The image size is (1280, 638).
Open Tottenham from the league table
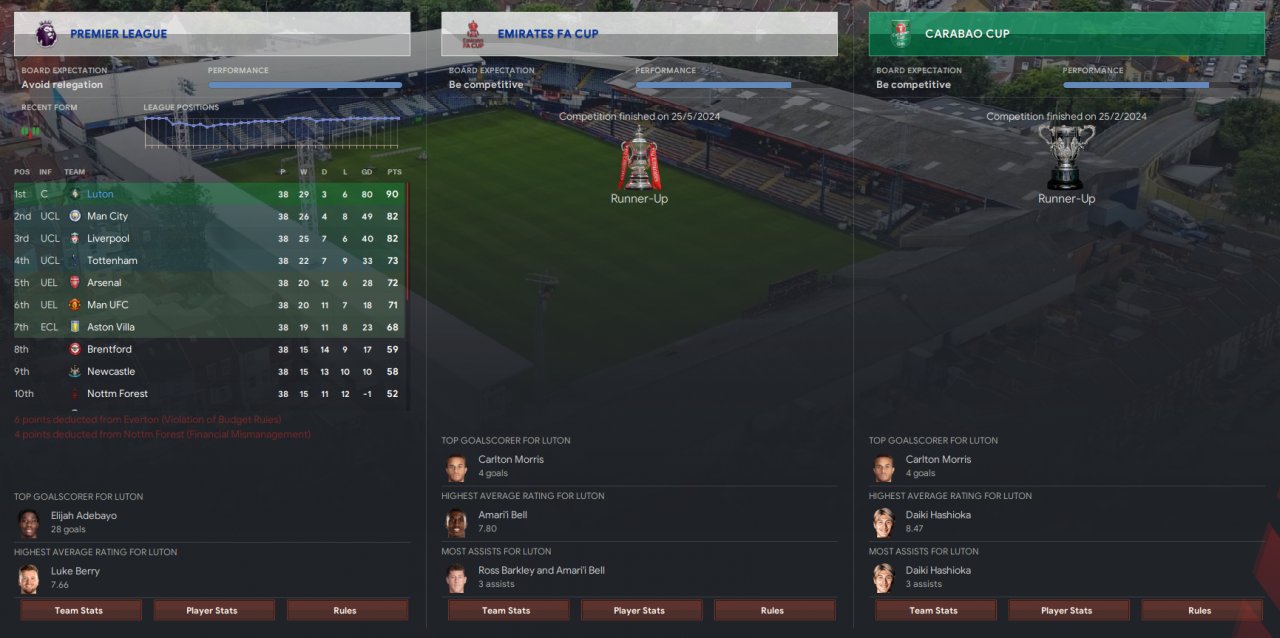point(112,260)
